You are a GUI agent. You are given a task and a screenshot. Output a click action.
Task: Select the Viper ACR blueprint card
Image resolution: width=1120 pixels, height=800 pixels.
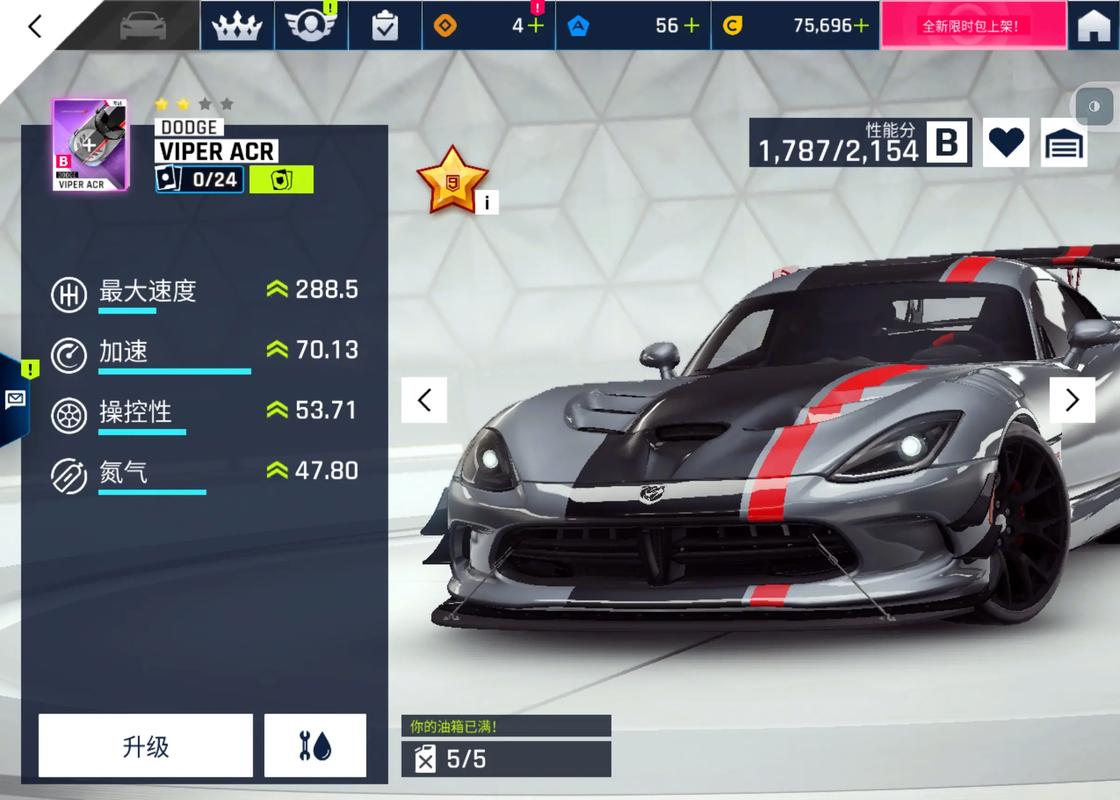[x=82, y=145]
